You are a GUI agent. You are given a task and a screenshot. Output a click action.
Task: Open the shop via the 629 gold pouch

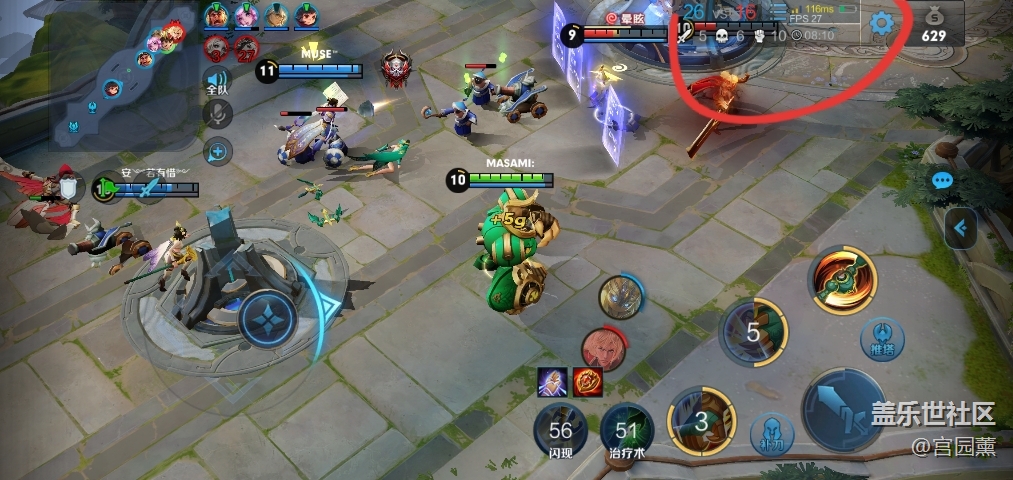coord(933,24)
